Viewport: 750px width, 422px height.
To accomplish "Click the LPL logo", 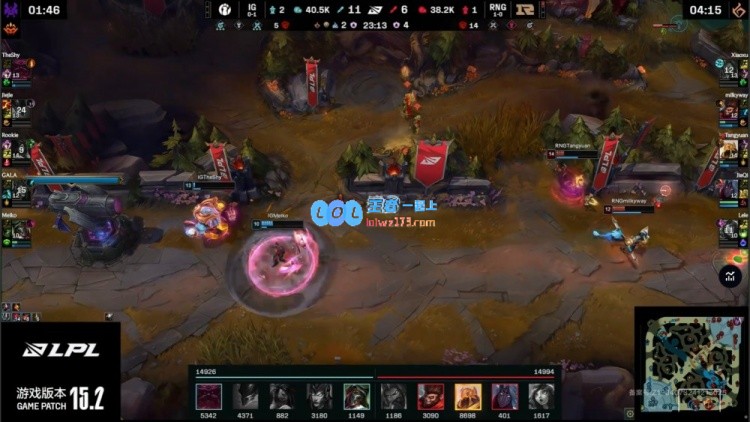I will pos(60,349).
